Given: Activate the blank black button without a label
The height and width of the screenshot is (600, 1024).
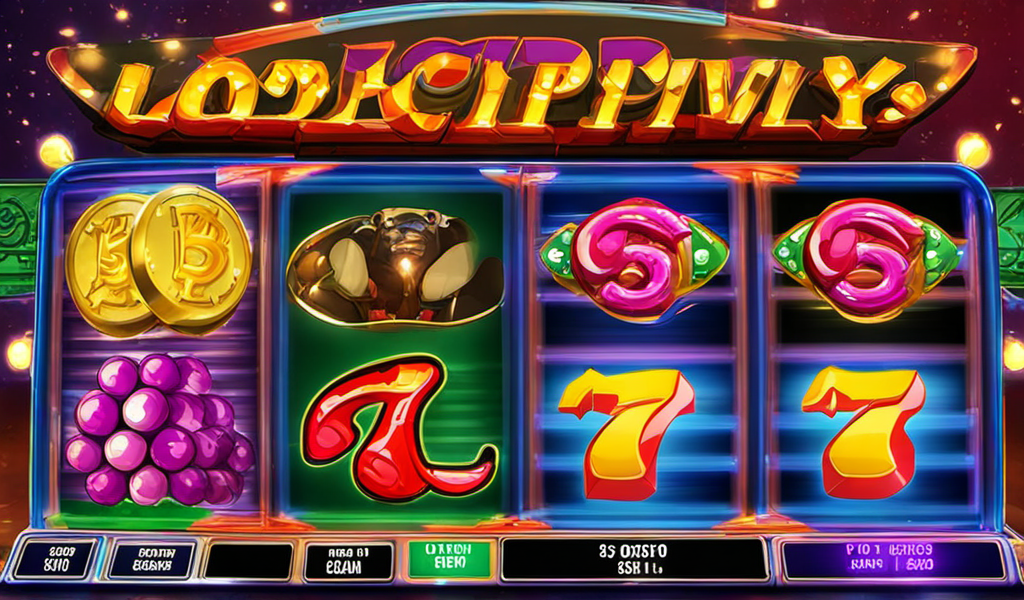Looking at the screenshot, I should 247,562.
